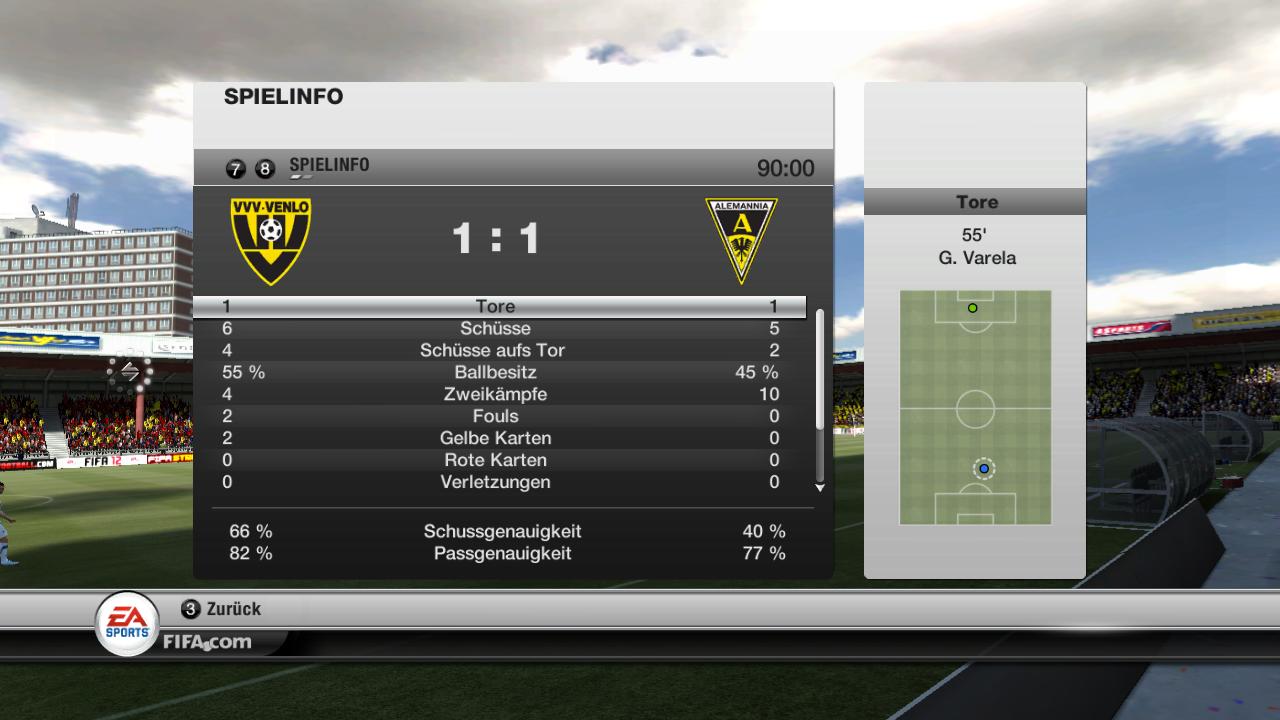The height and width of the screenshot is (720, 1280).
Task: Select the Tore stats row
Action: coord(497,306)
